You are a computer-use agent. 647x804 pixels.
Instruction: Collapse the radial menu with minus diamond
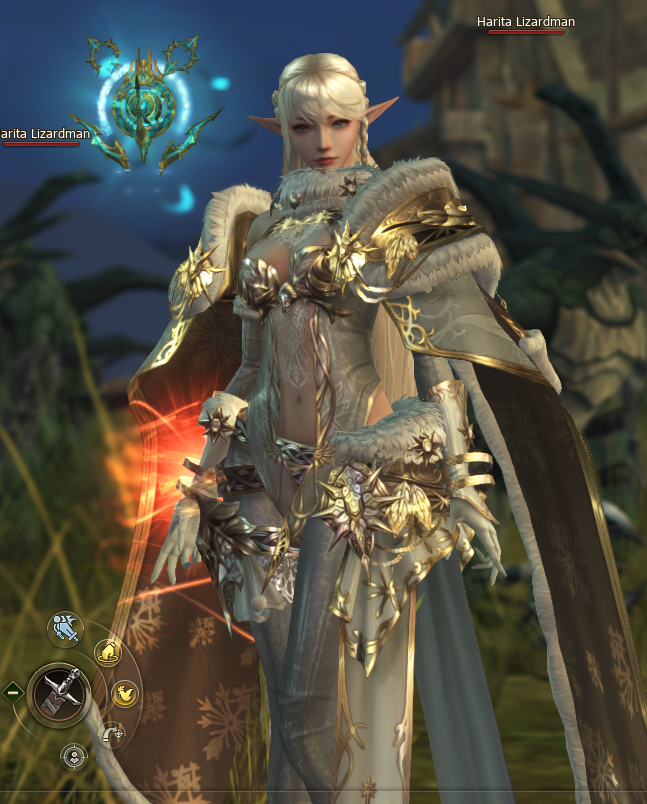[12, 691]
